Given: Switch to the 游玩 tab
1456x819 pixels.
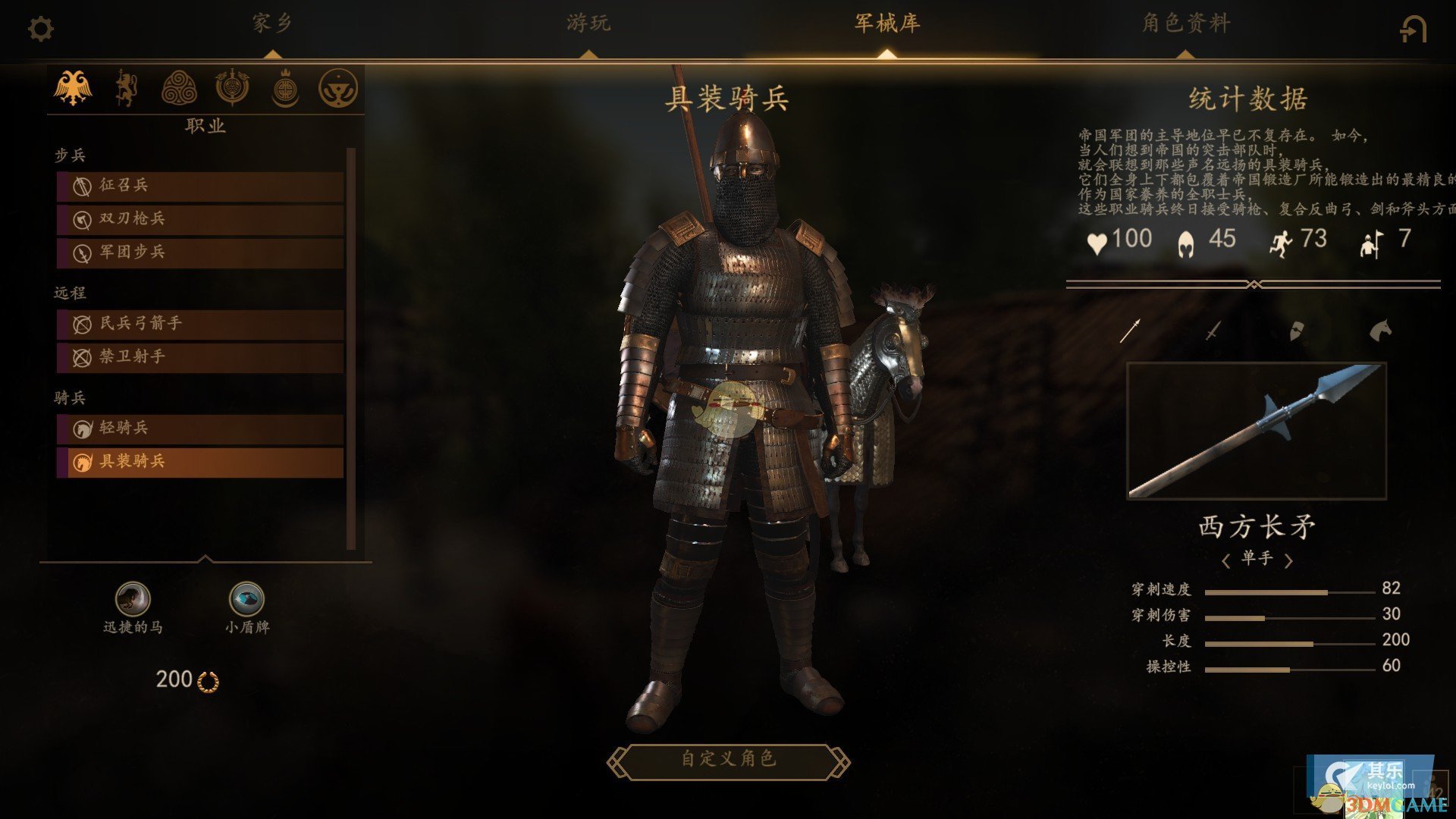Looking at the screenshot, I should point(588,24).
